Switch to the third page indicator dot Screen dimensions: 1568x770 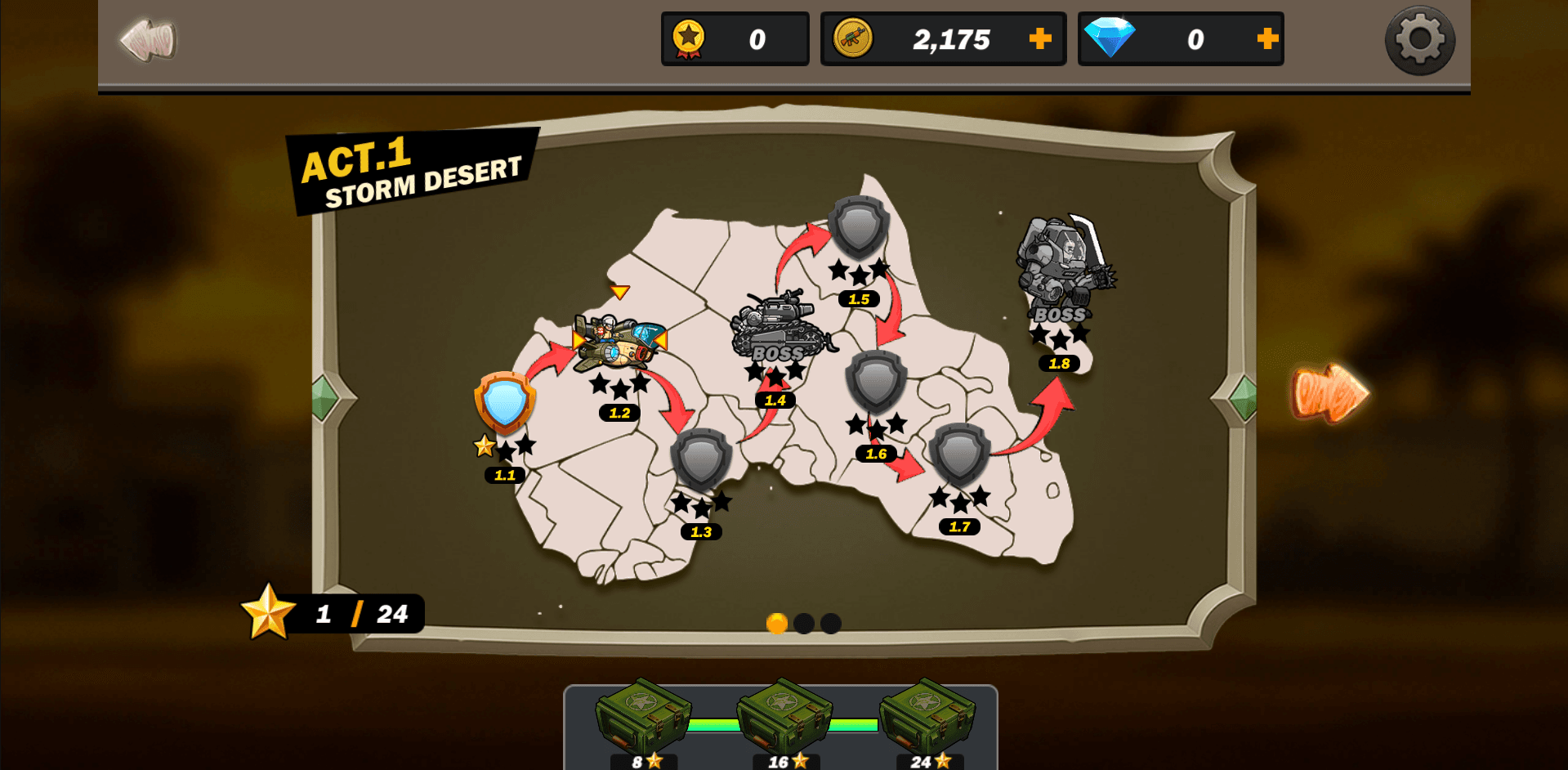830,624
